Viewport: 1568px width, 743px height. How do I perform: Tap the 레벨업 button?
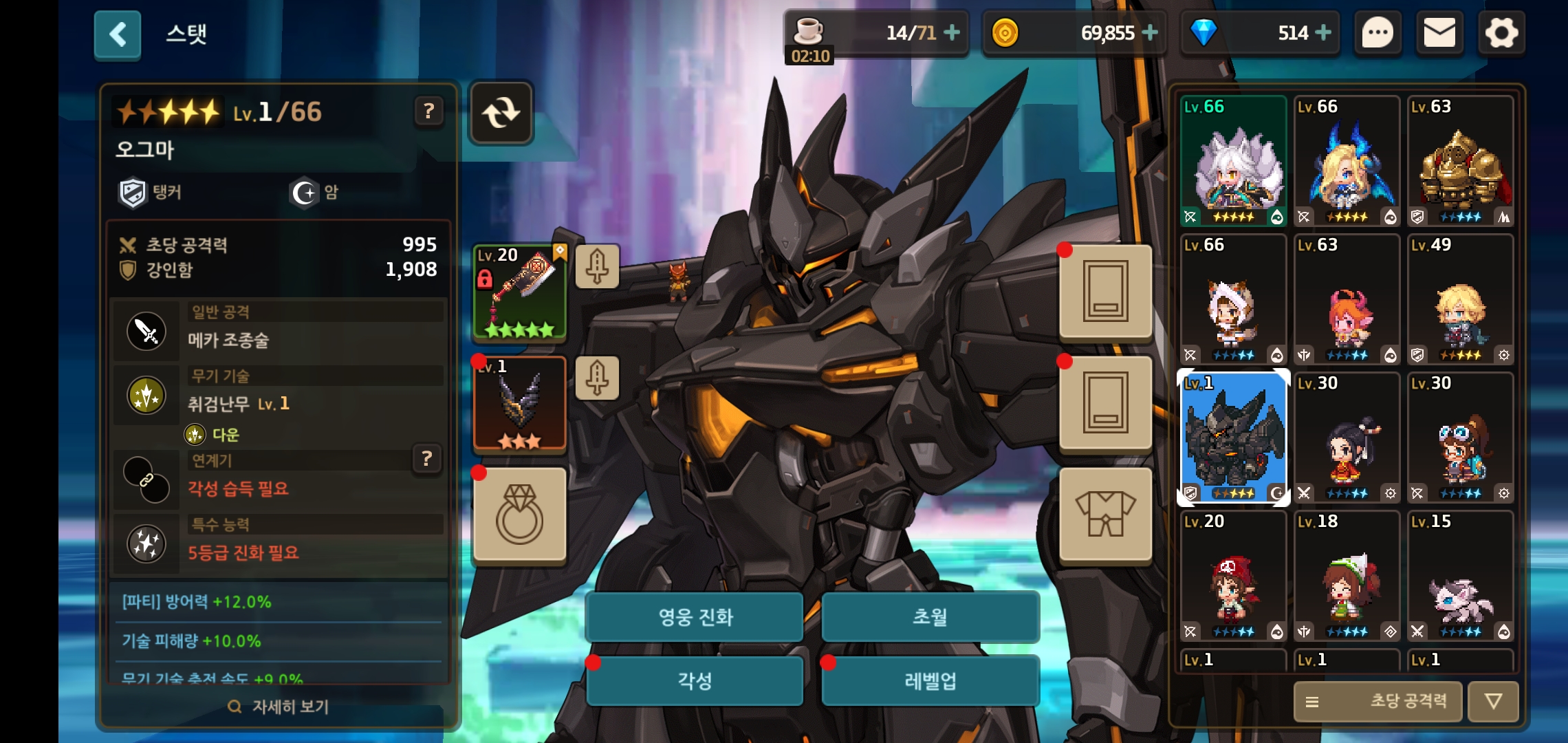(x=930, y=680)
